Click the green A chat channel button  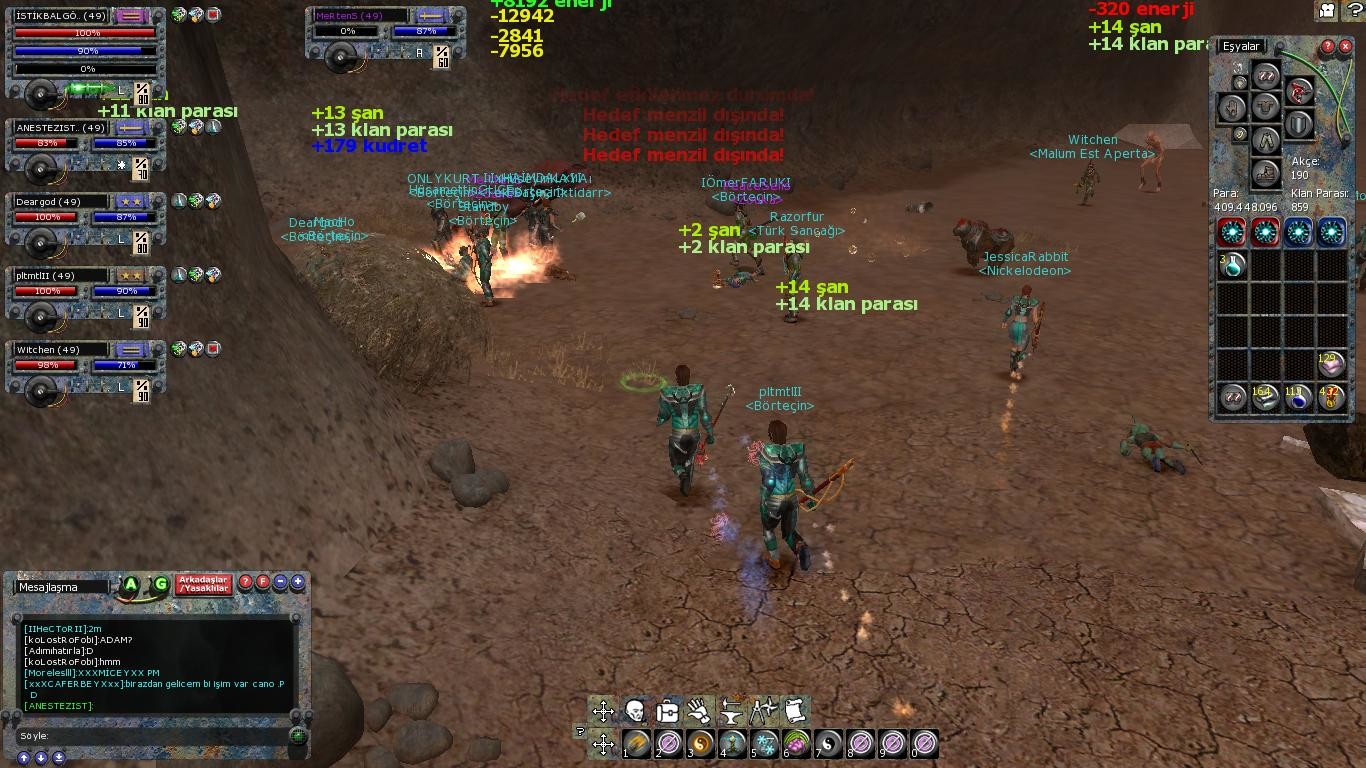(x=131, y=584)
